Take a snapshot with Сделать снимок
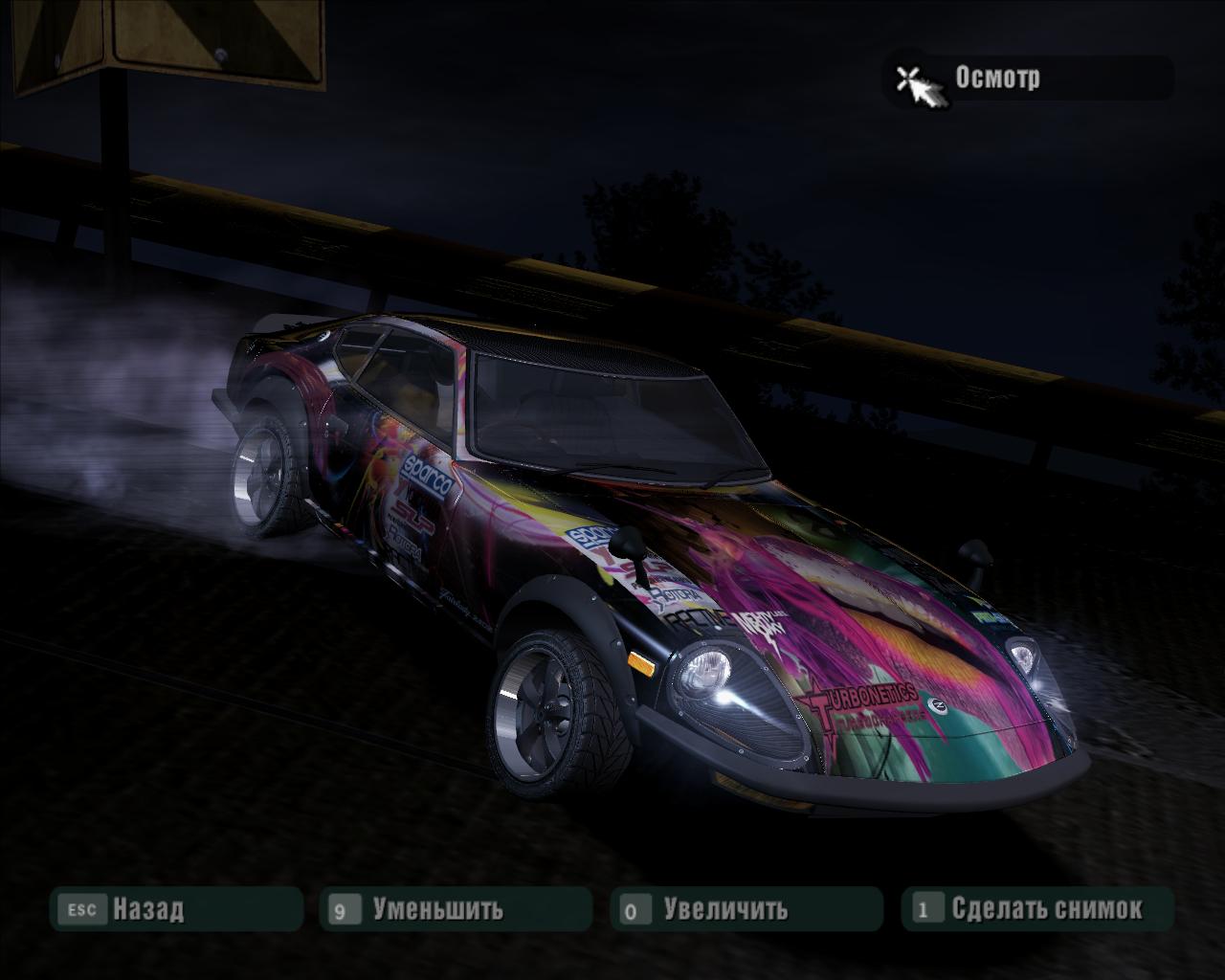 click(1037, 908)
